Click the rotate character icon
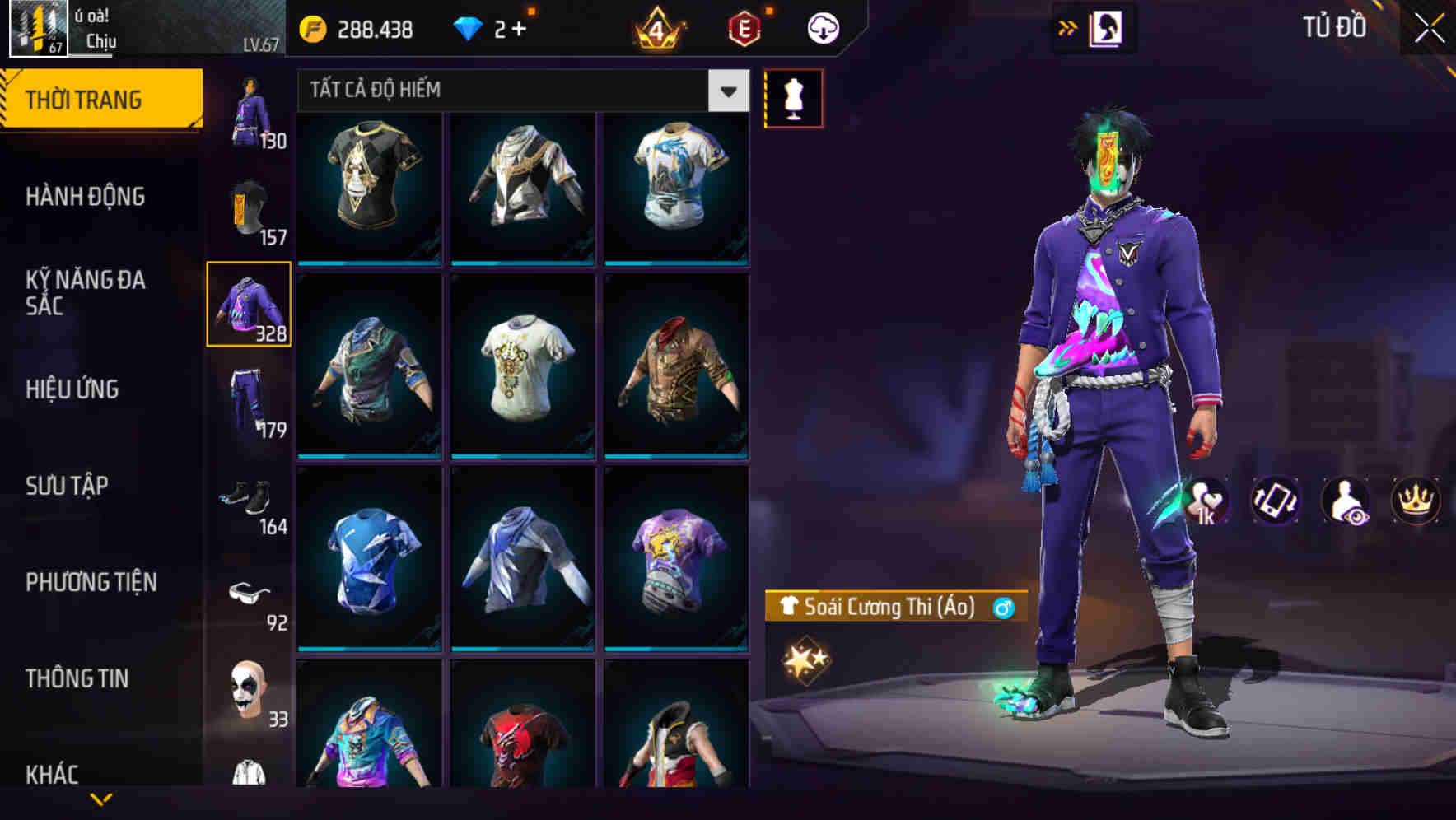The height and width of the screenshot is (820, 1456). (x=1273, y=501)
